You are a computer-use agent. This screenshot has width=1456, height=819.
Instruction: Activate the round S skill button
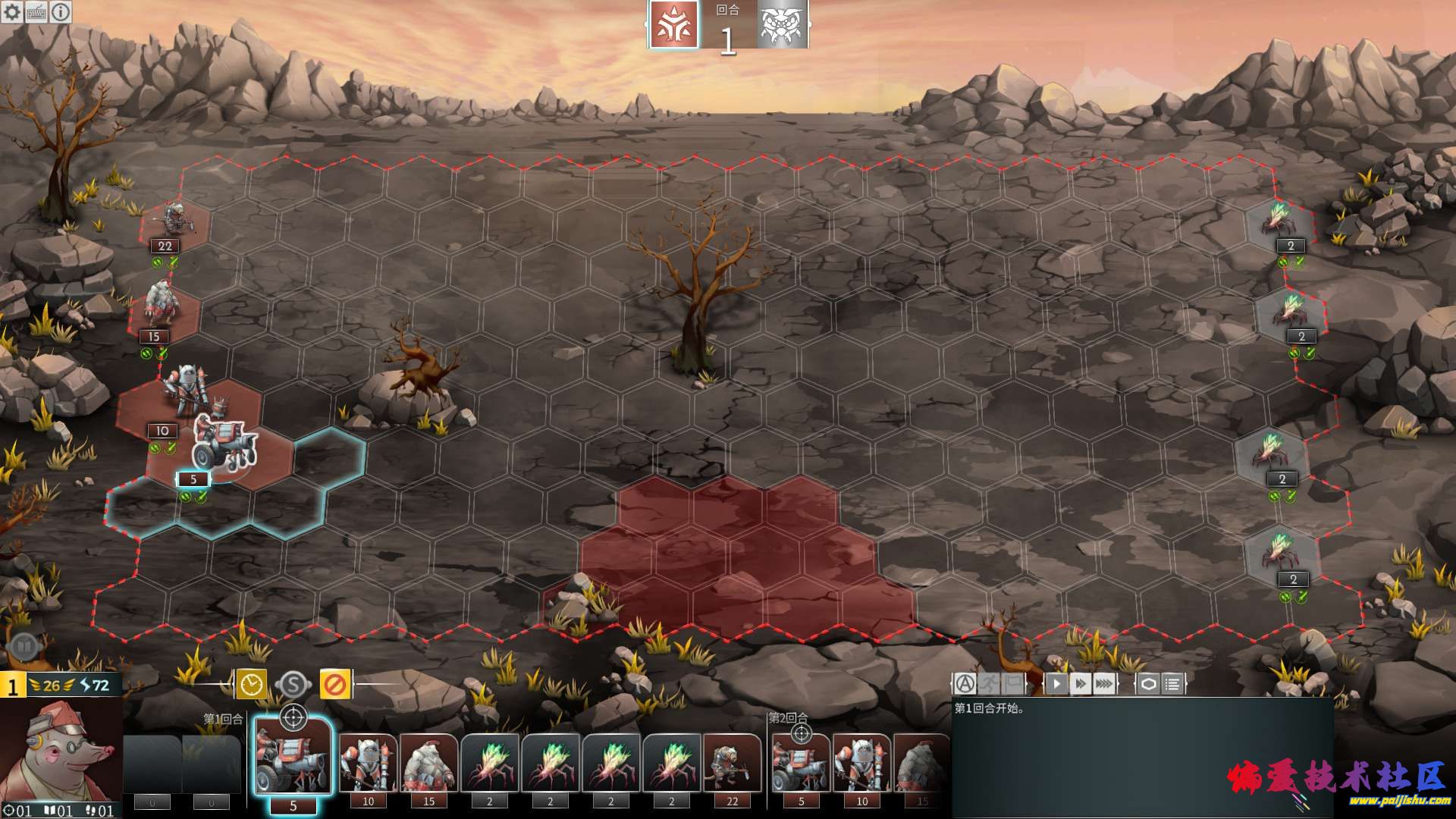pyautogui.click(x=293, y=685)
